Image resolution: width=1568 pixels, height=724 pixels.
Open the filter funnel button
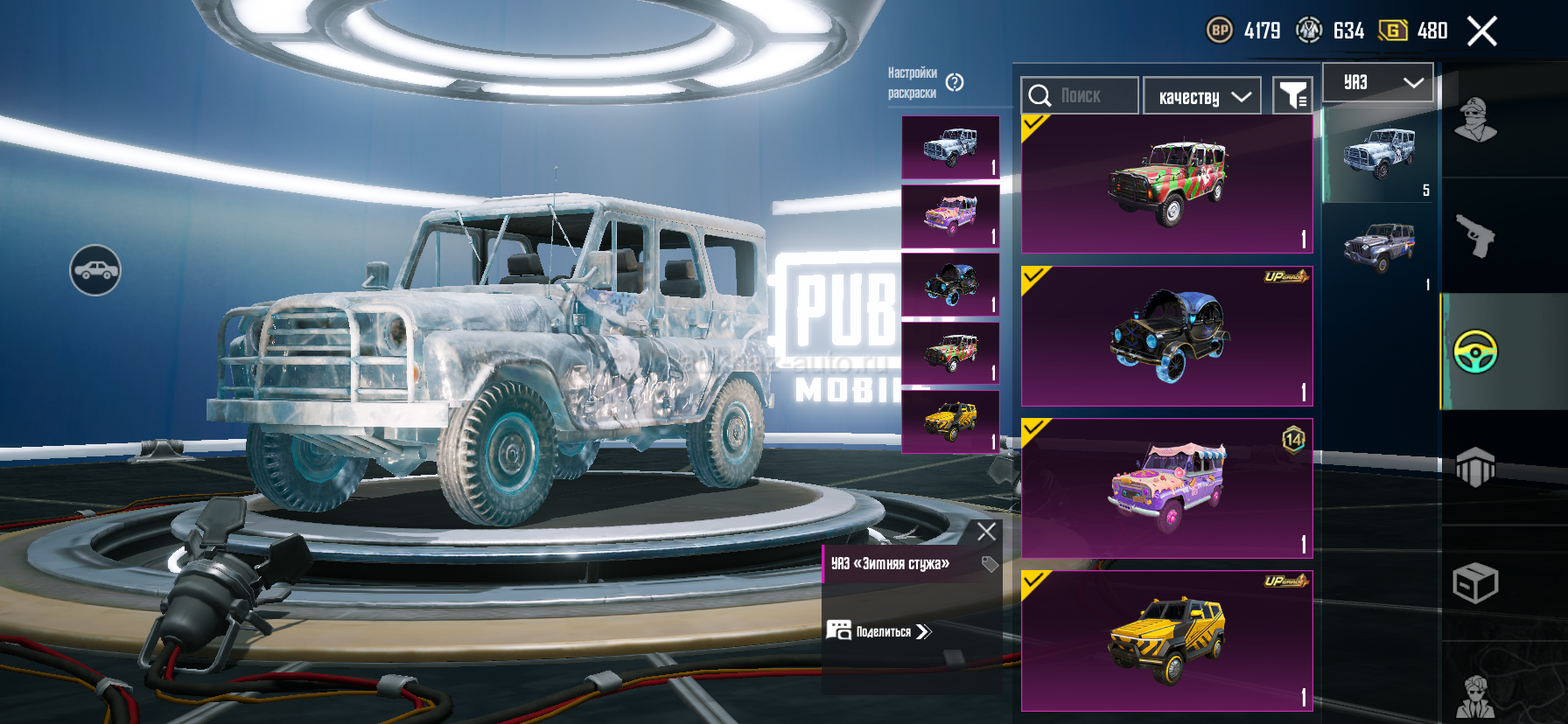click(x=1292, y=95)
